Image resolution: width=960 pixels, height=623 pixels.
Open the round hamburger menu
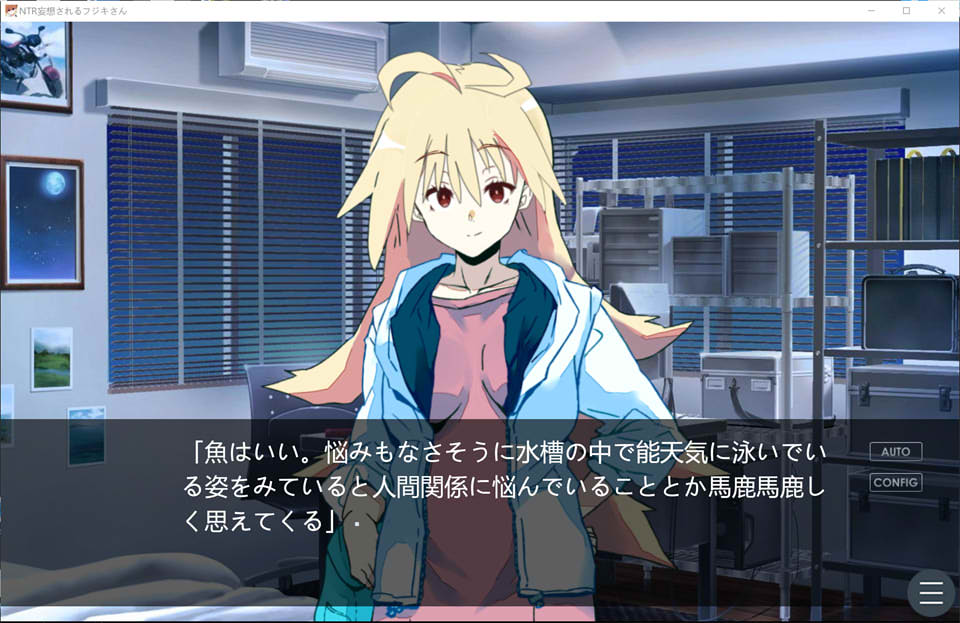tap(931, 594)
